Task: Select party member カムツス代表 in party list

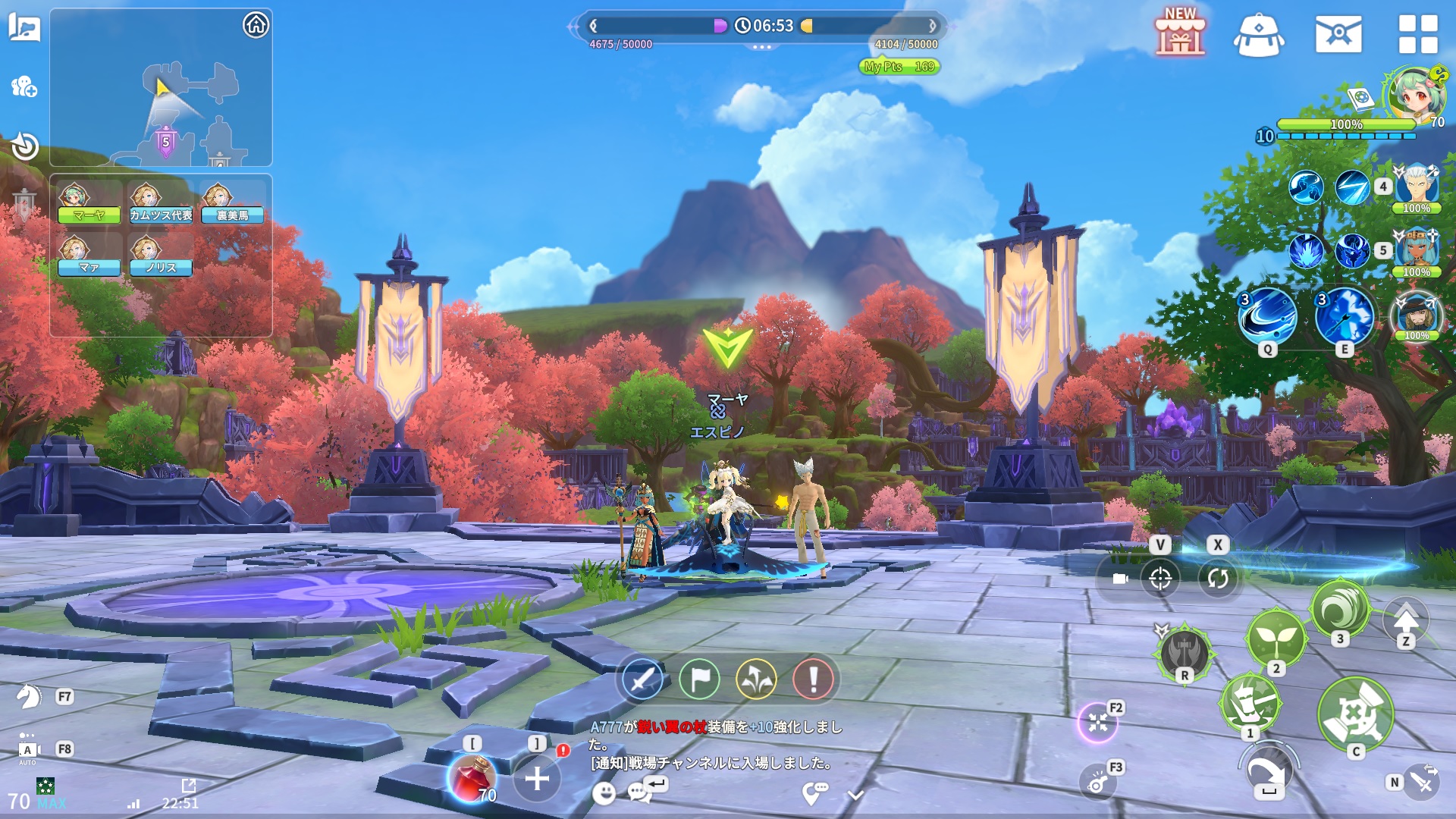Action: 160,205
